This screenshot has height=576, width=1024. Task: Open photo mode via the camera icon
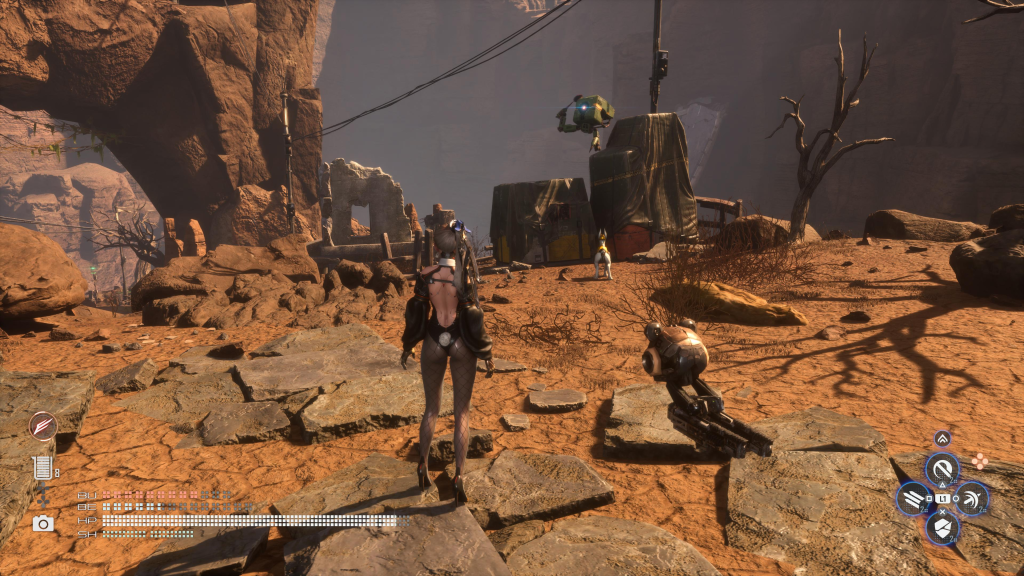coord(43,523)
